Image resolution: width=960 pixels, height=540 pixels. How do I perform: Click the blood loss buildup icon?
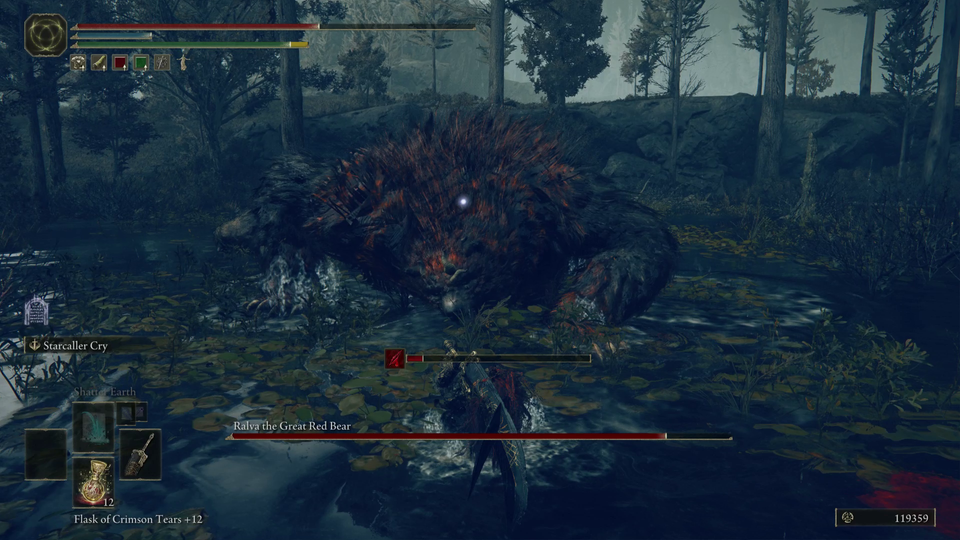point(395,357)
